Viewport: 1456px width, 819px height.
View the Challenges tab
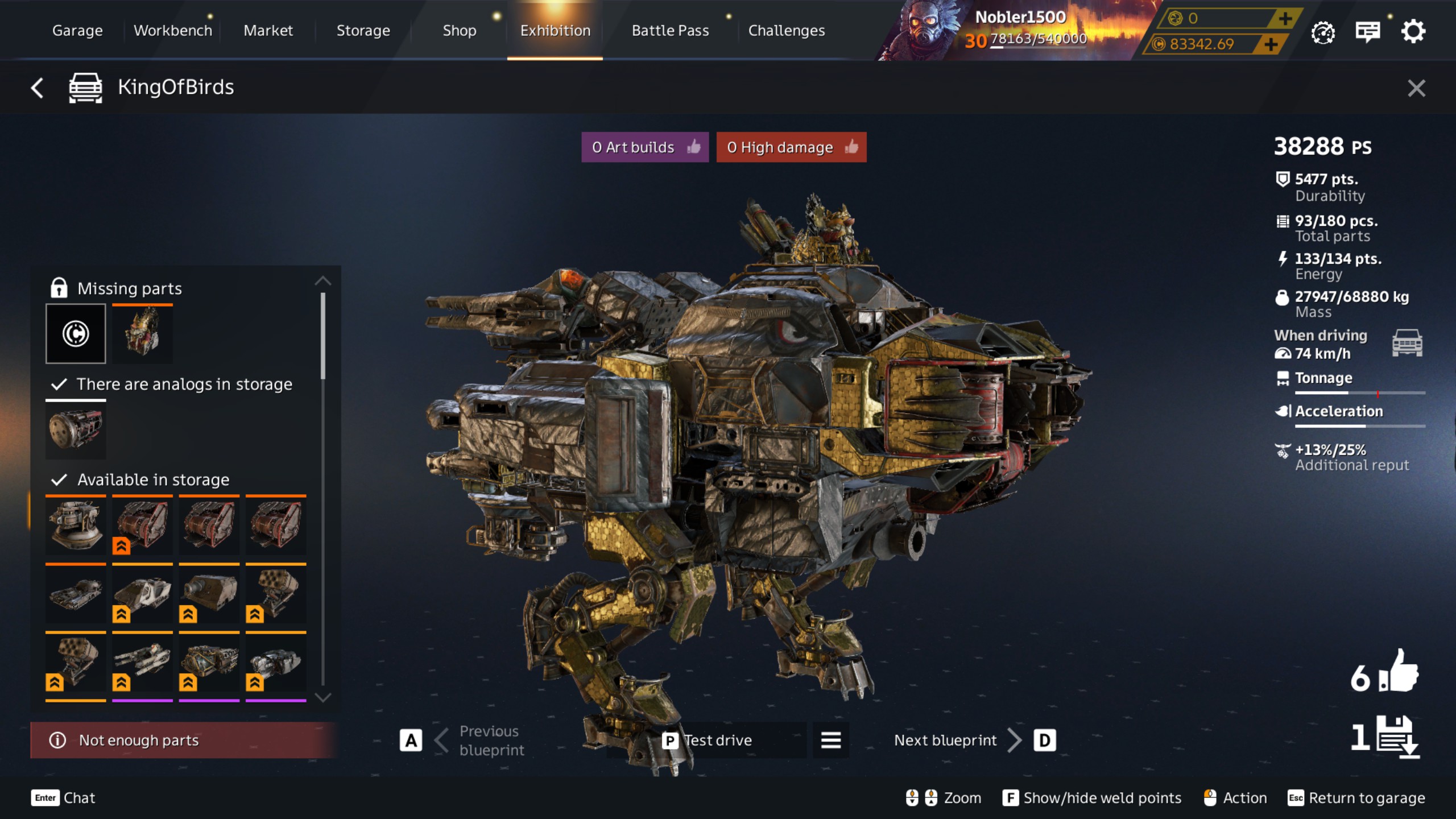[786, 31]
